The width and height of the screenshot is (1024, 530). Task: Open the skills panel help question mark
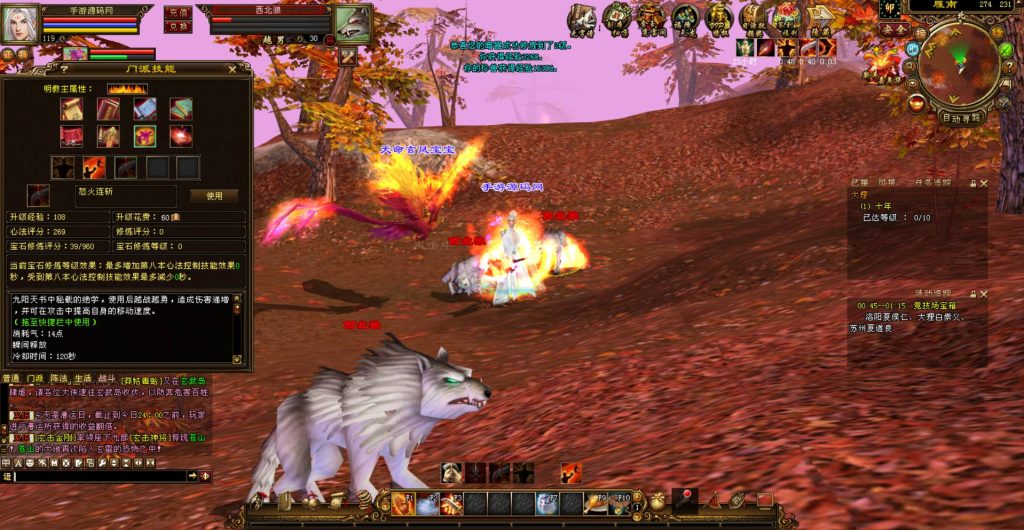(64, 69)
